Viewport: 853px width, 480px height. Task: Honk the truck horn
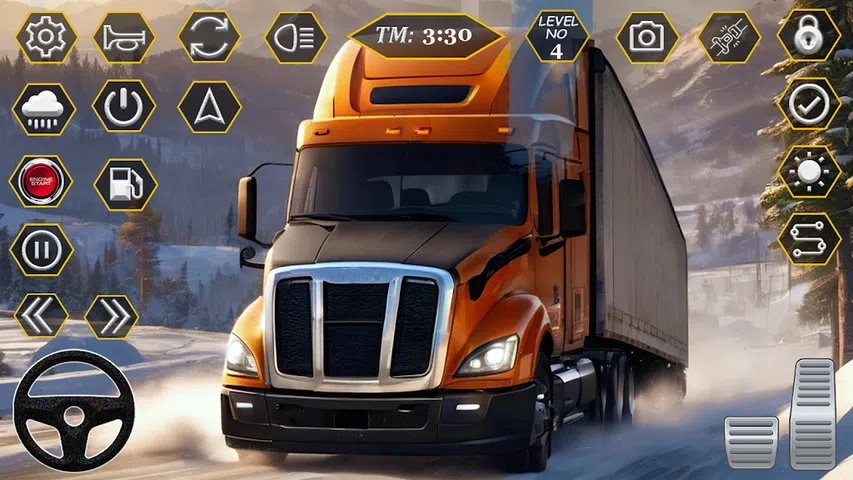(x=124, y=38)
